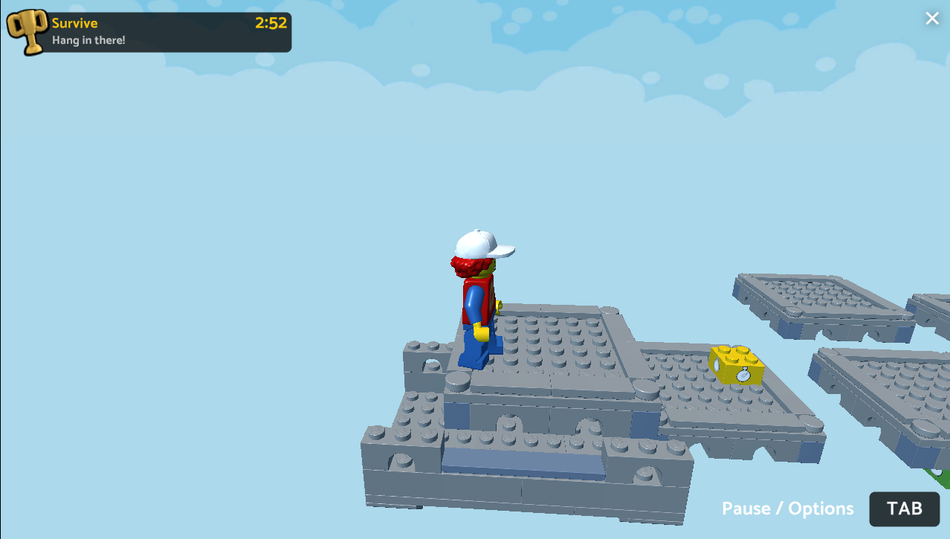Click the gold trophy objective icon

(x=27, y=31)
